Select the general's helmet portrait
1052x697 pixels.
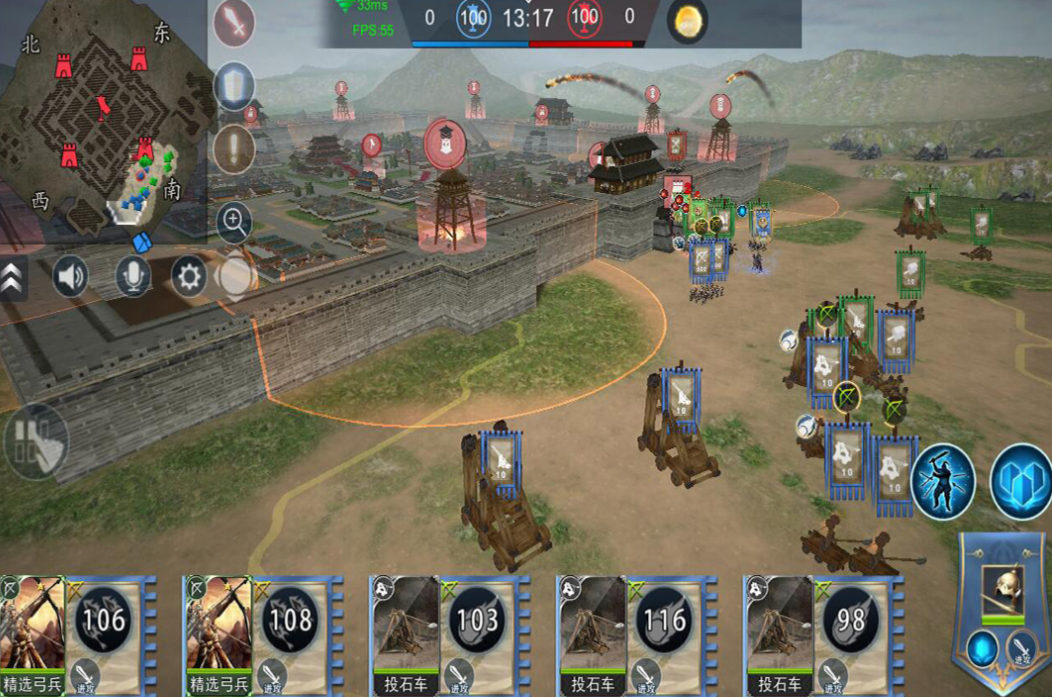pos(1002,589)
